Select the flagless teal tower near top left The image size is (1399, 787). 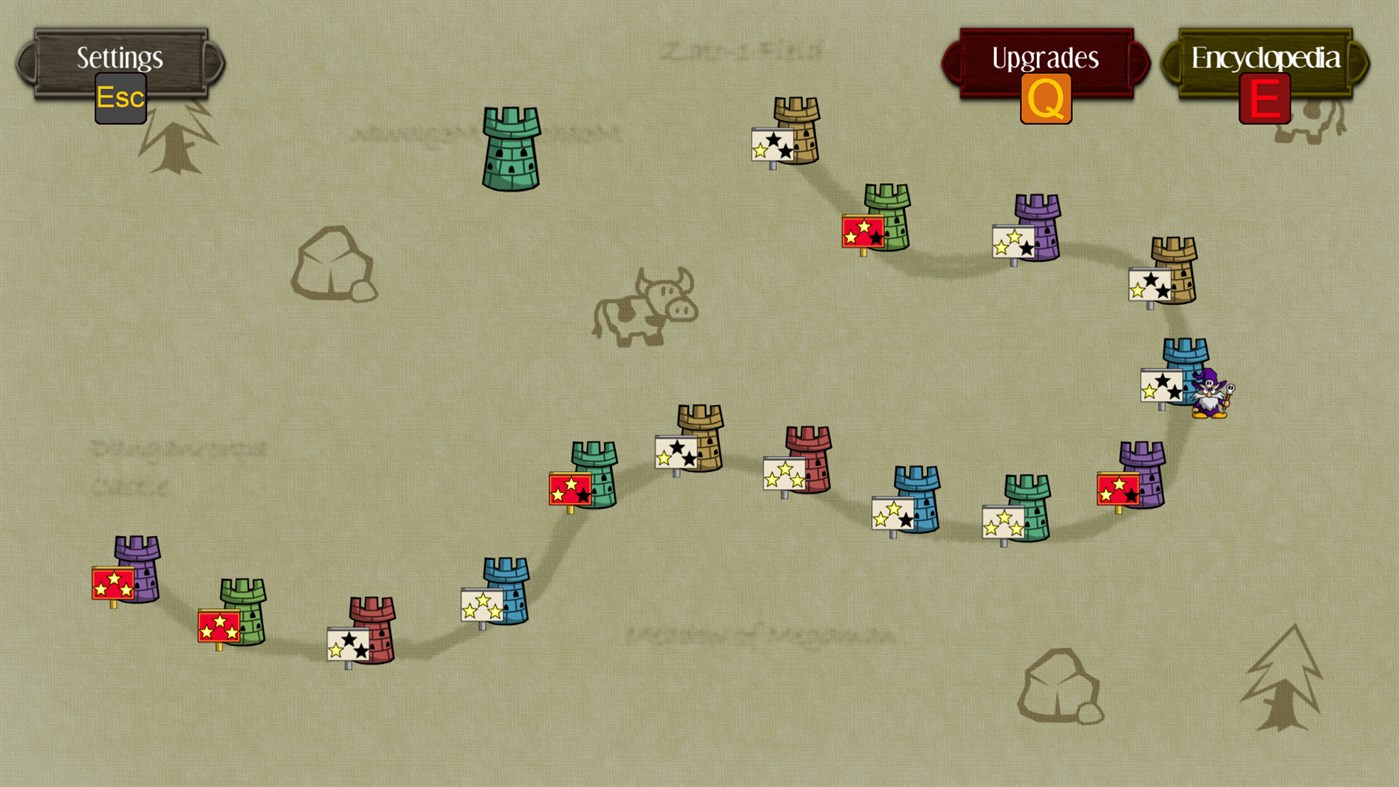click(x=509, y=150)
